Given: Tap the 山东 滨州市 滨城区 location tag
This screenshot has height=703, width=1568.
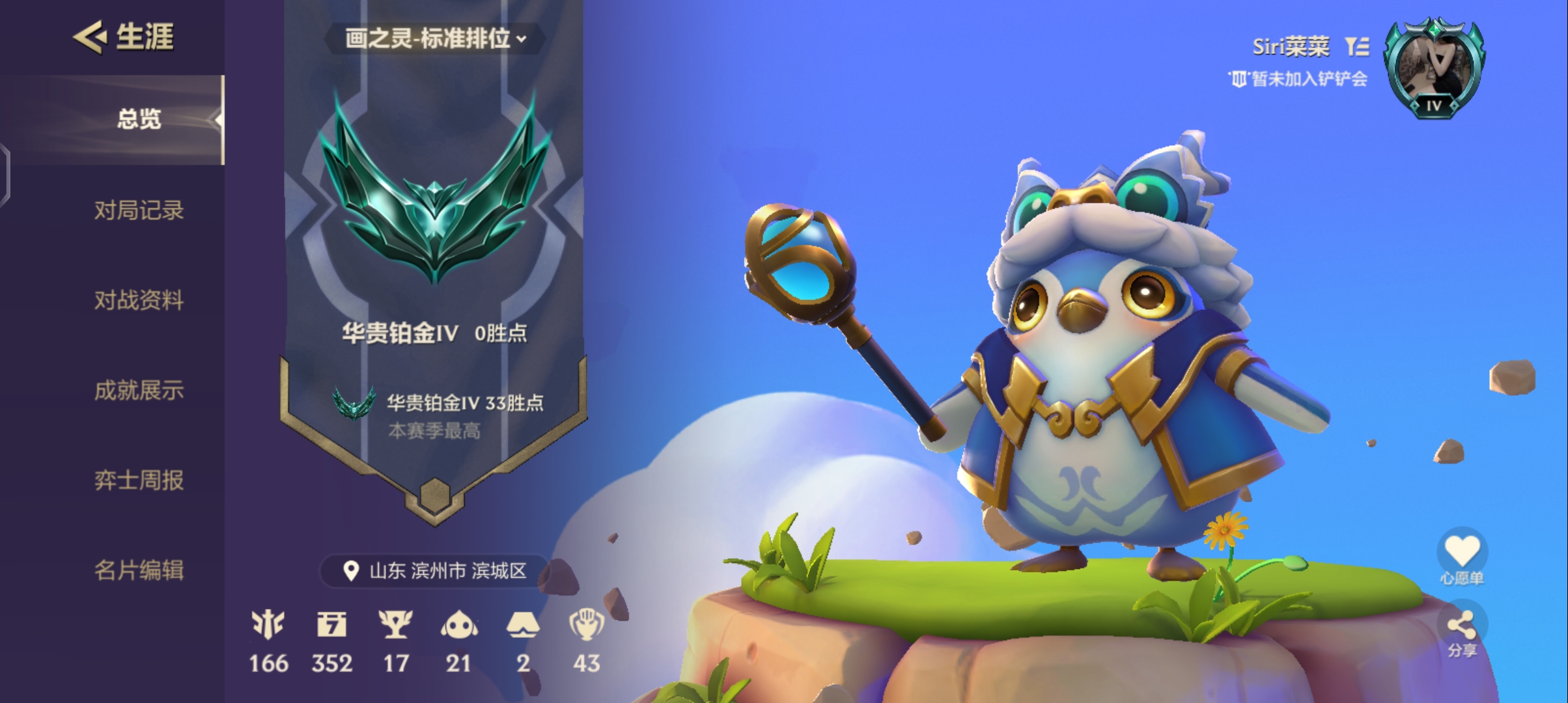Looking at the screenshot, I should tap(435, 571).
